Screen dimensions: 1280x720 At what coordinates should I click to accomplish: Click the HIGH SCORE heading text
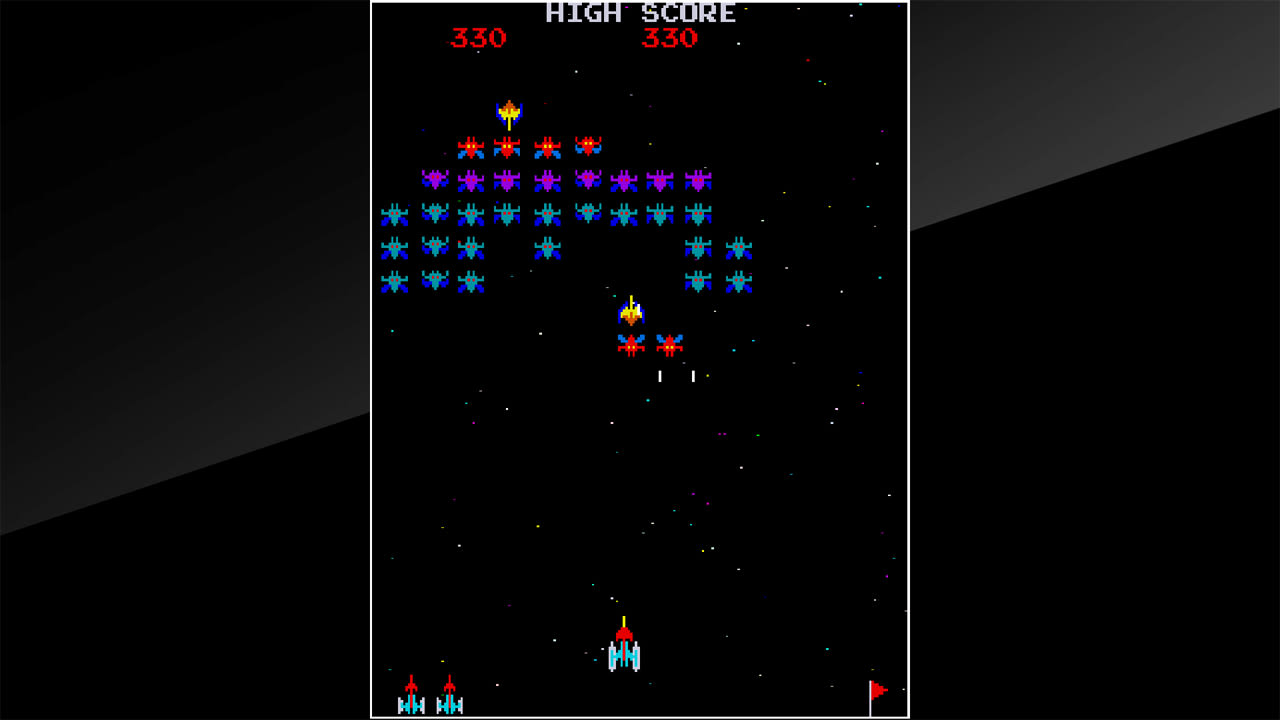tap(638, 13)
